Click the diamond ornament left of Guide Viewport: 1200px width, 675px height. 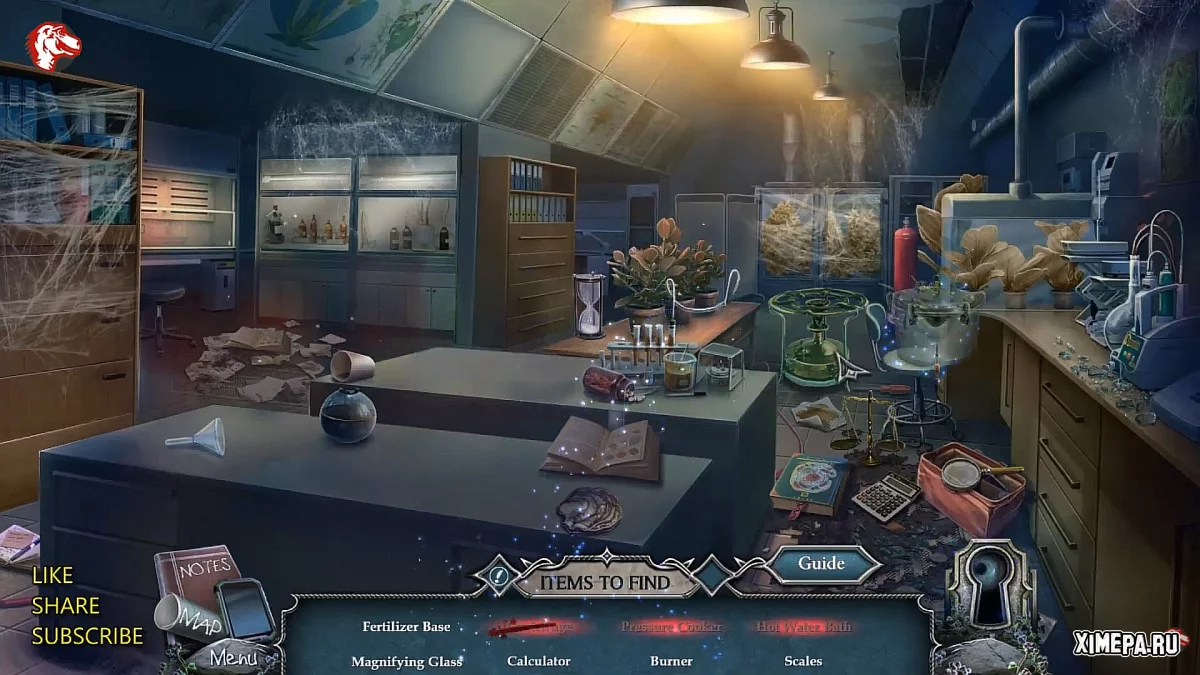pos(715,576)
